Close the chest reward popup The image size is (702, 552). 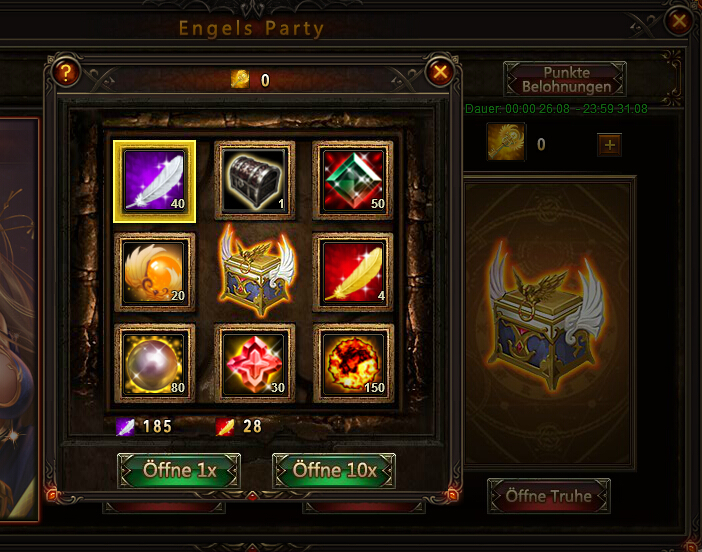[x=440, y=72]
